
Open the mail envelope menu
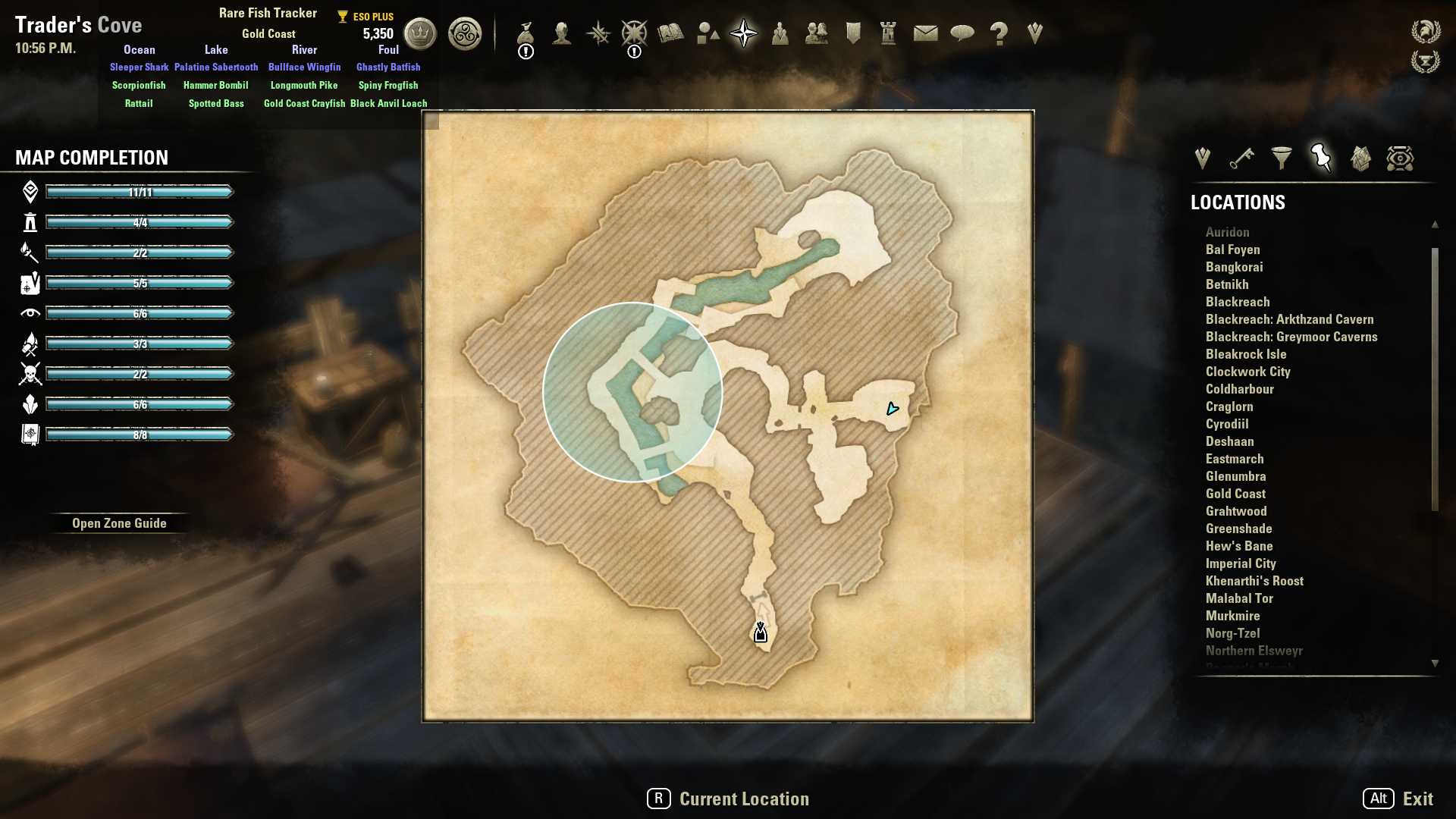[x=925, y=33]
